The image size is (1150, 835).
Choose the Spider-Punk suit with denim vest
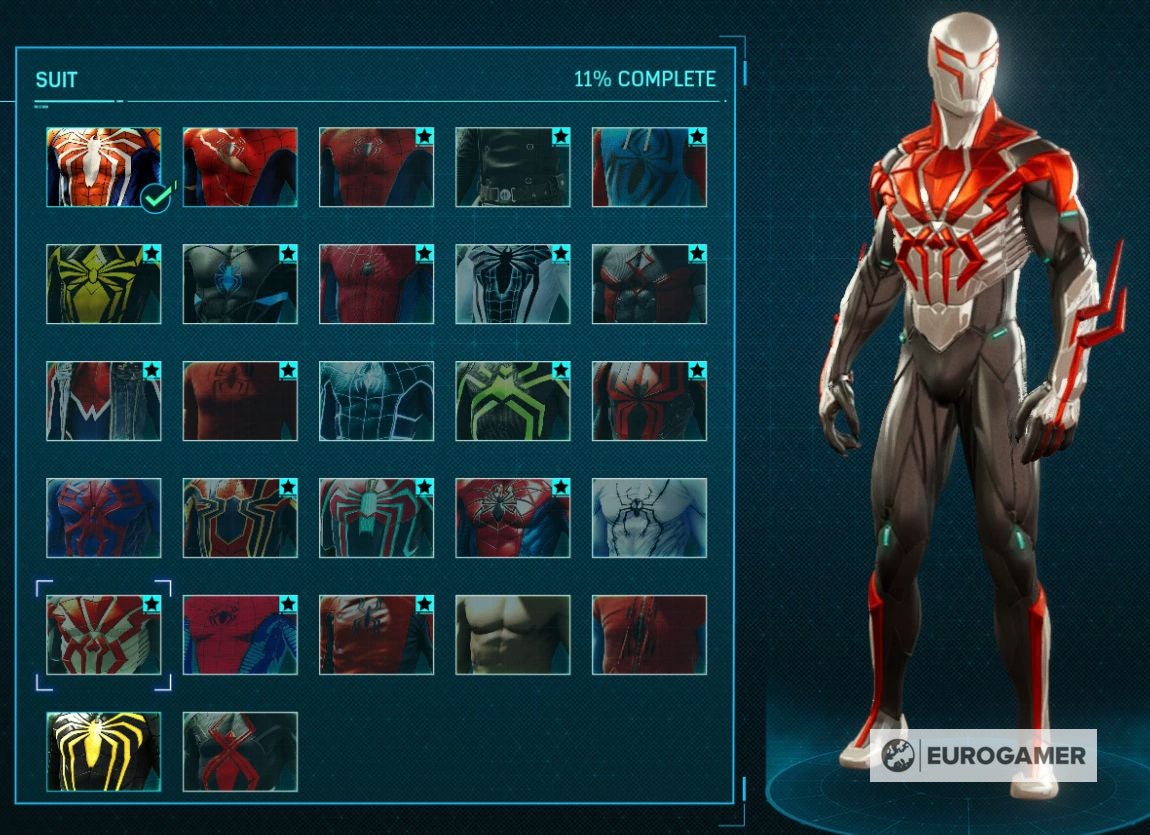[x=104, y=401]
